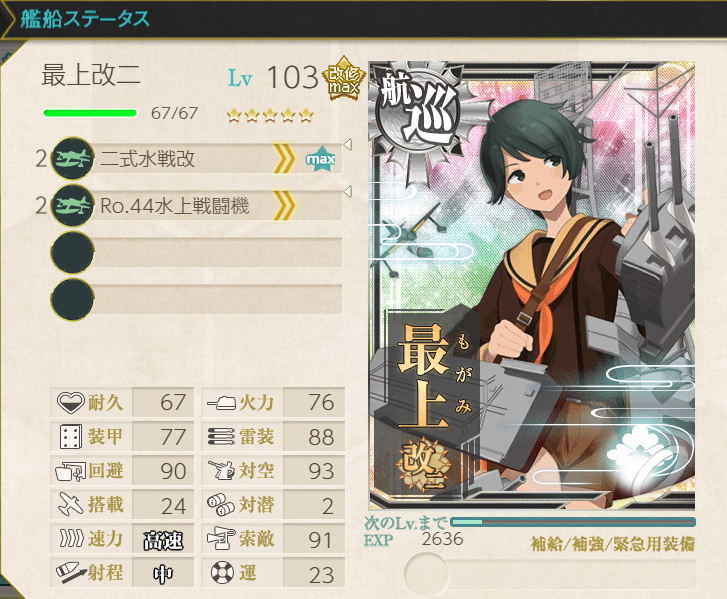Viewport: 727px width, 599px height.
Task: Select the 二式水戦改 equipment slot
Action: click(x=195, y=159)
